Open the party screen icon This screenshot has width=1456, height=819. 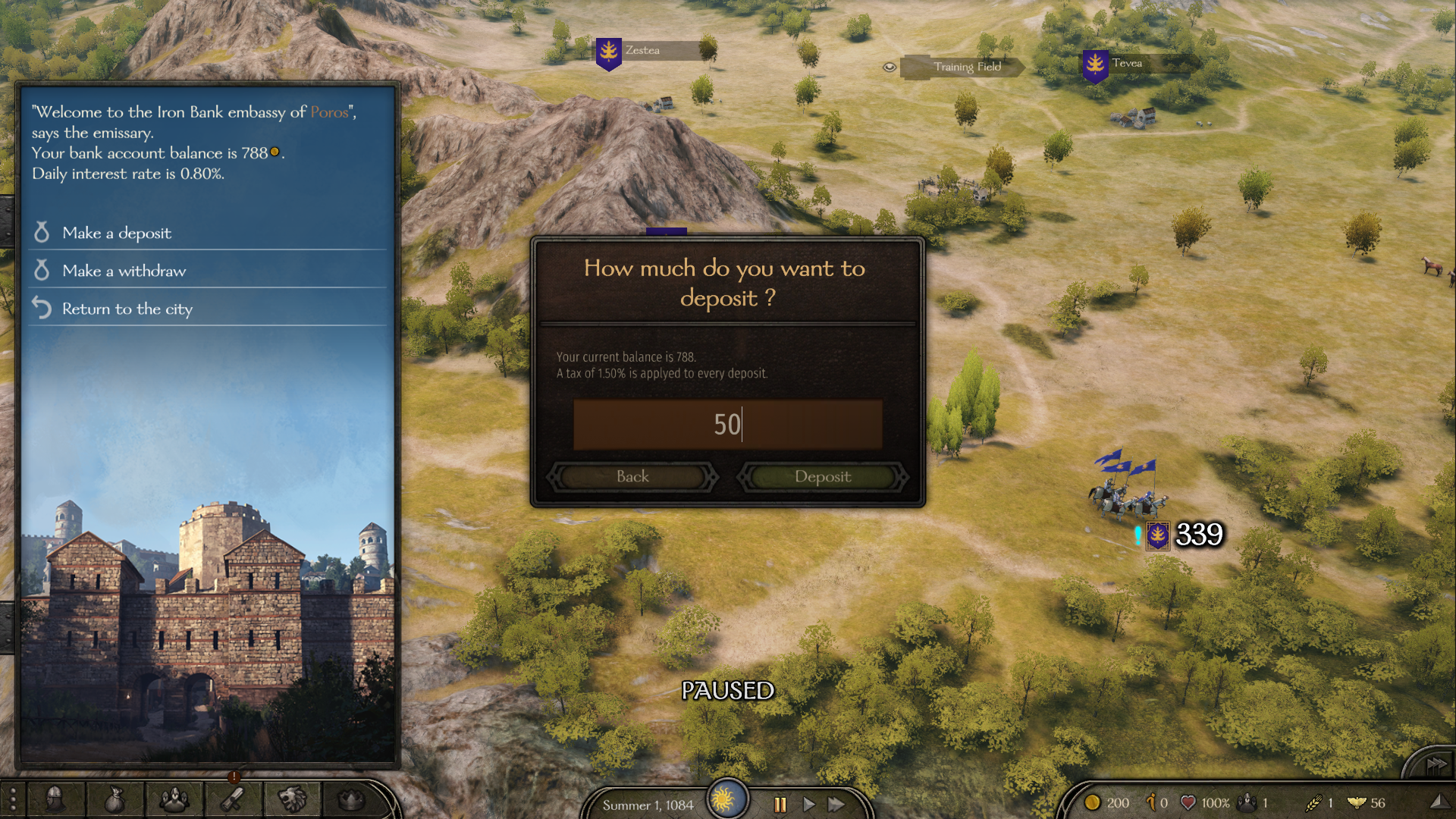coord(174,799)
